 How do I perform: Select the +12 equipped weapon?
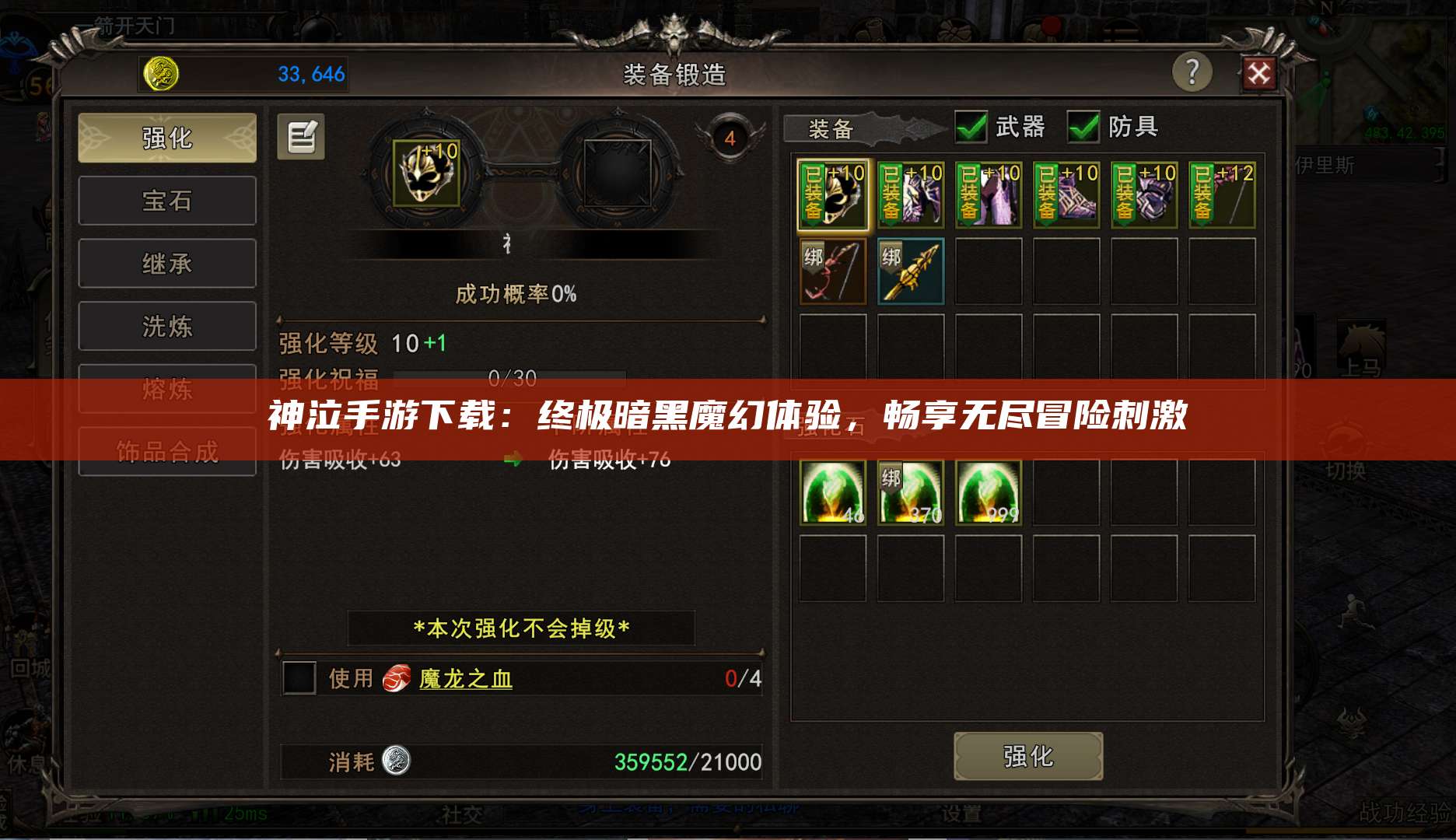[x=1221, y=194]
